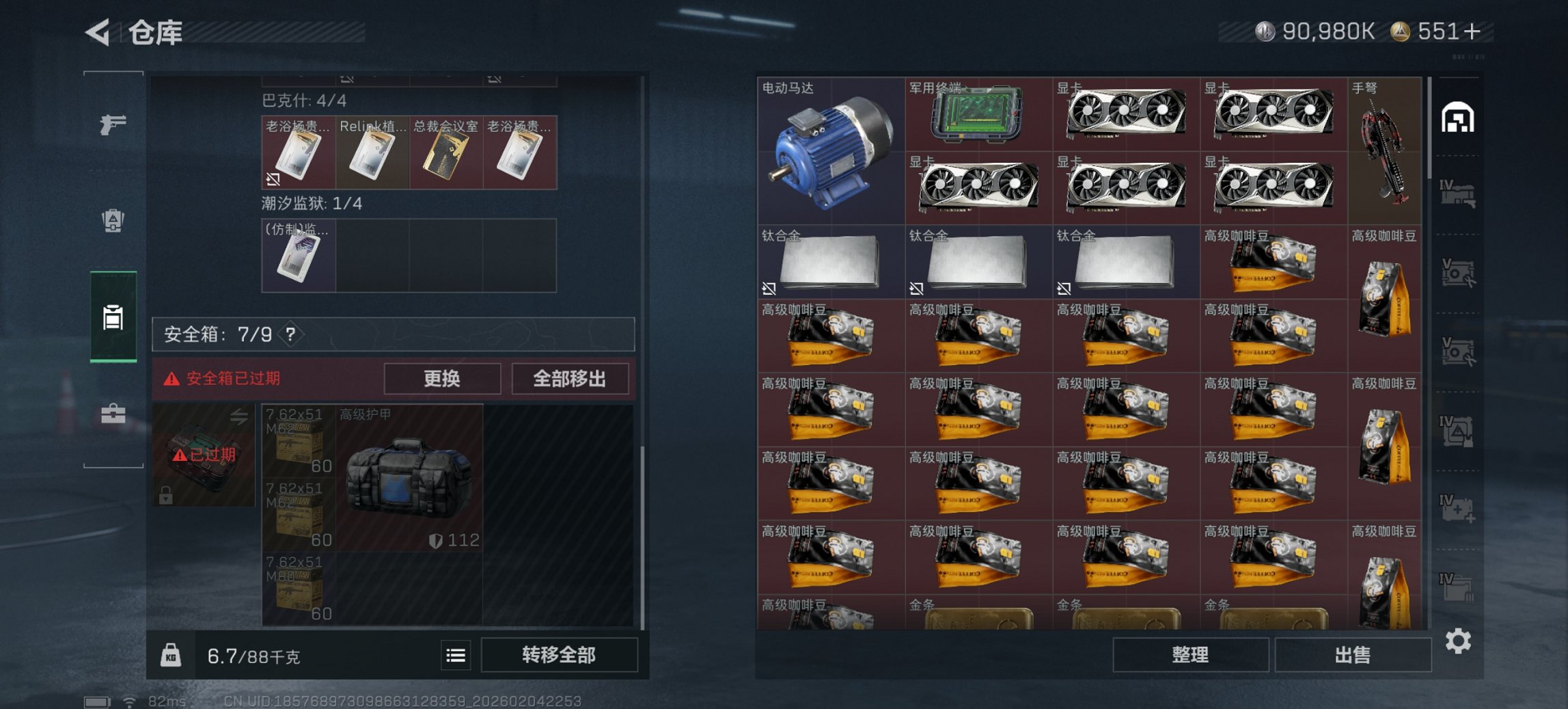Select the warehouse icon atop right sidebar
The image size is (1568, 709).
click(x=1459, y=119)
